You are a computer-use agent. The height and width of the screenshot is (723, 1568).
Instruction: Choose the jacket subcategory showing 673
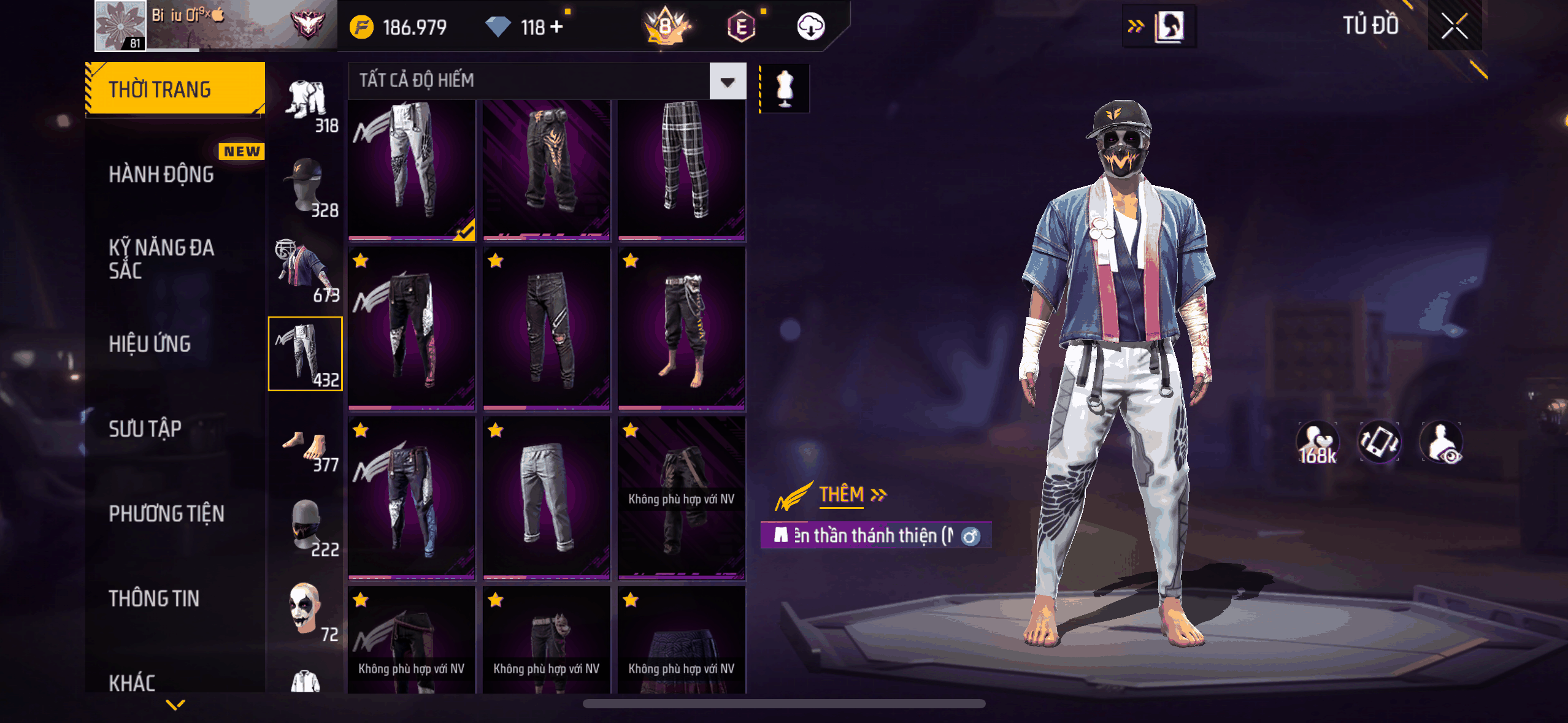pos(306,271)
